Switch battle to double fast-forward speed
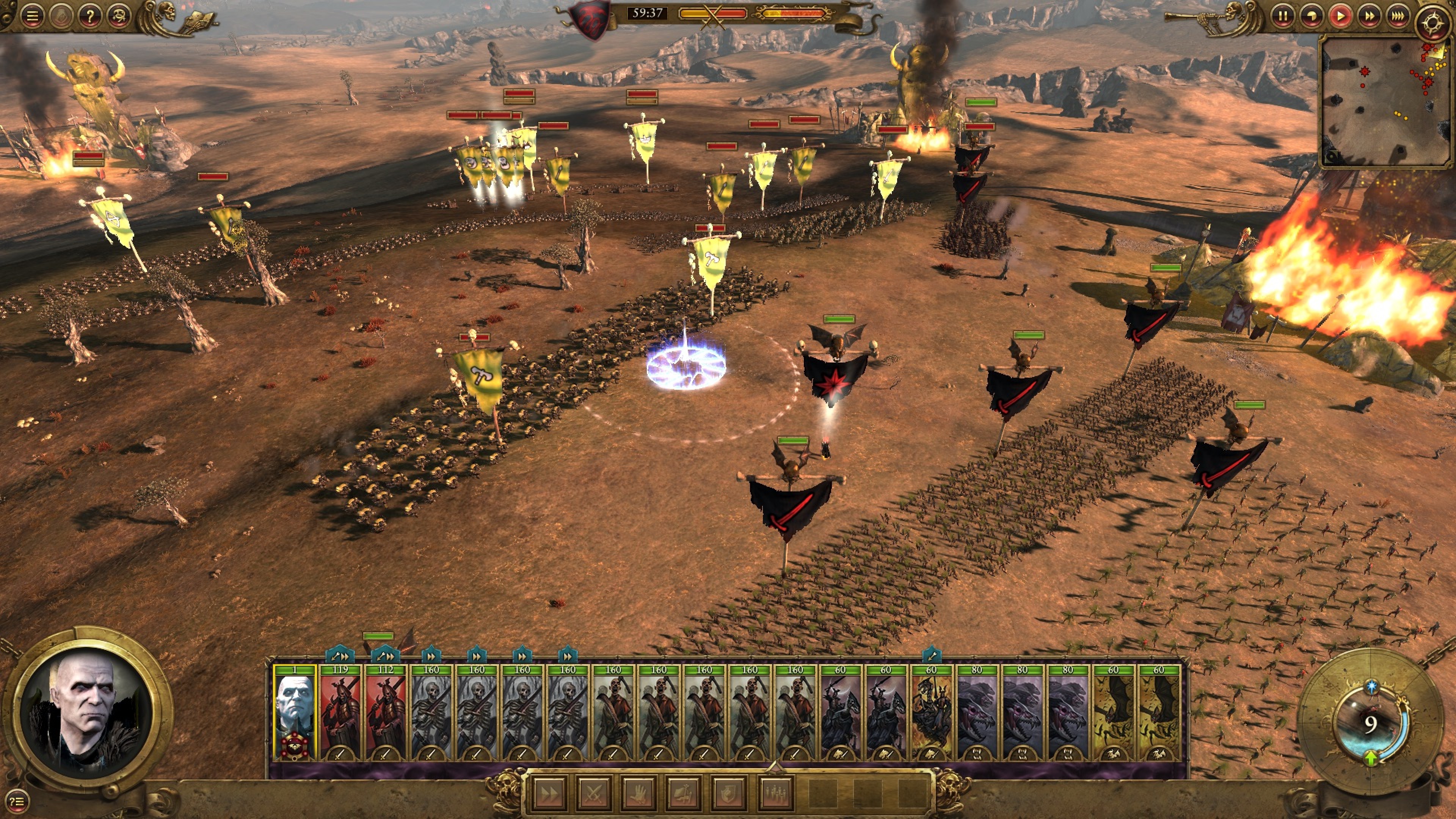Screen dimensions: 1456x819 [1369, 16]
